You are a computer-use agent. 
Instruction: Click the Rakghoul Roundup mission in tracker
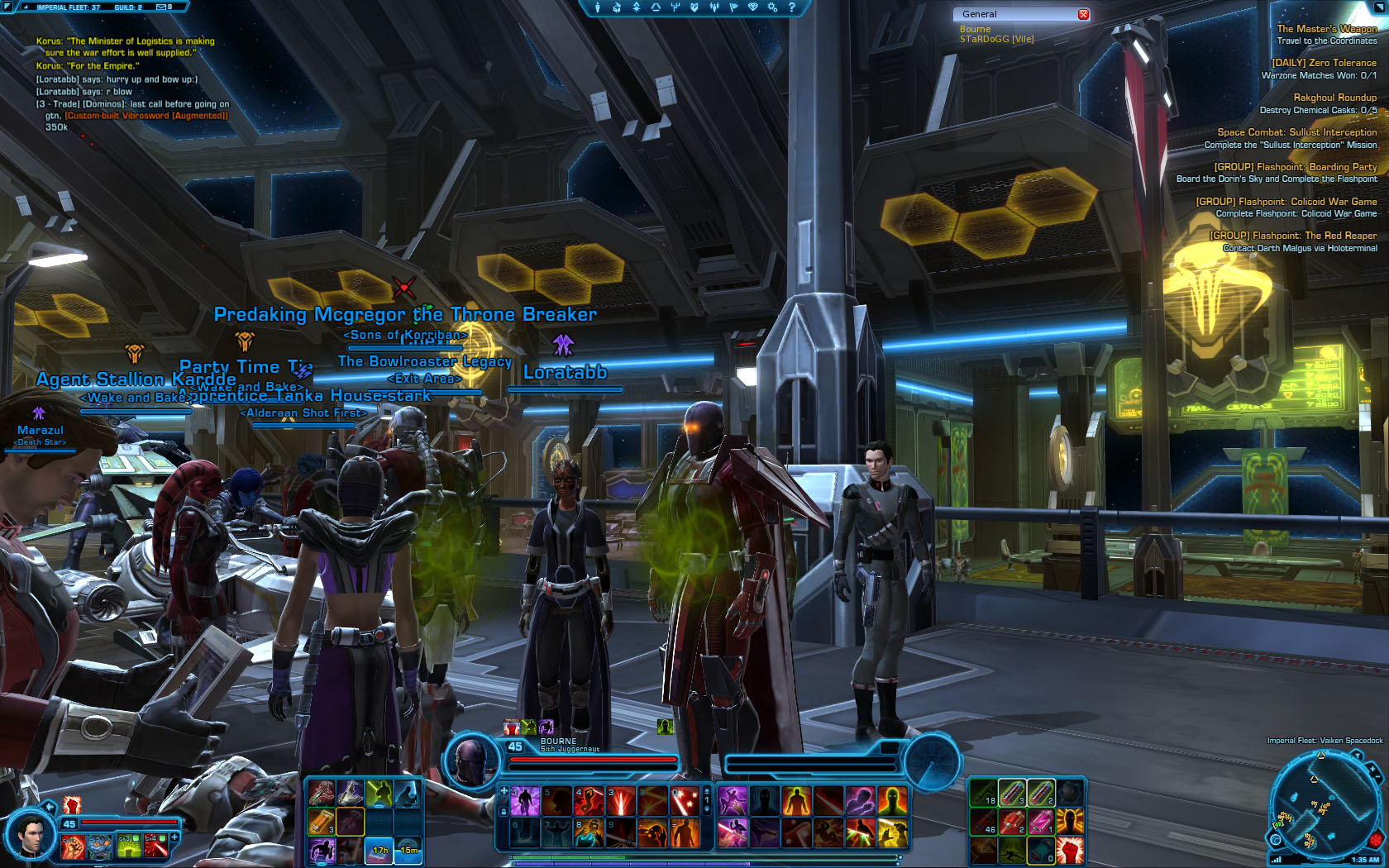coord(1334,98)
